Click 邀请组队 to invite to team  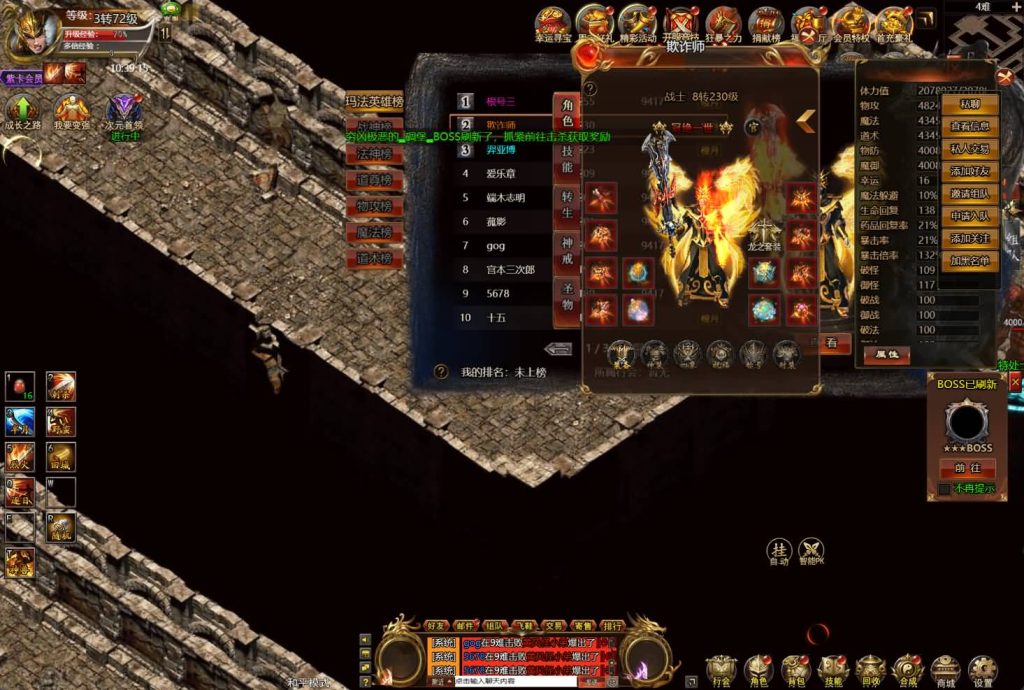pos(969,194)
